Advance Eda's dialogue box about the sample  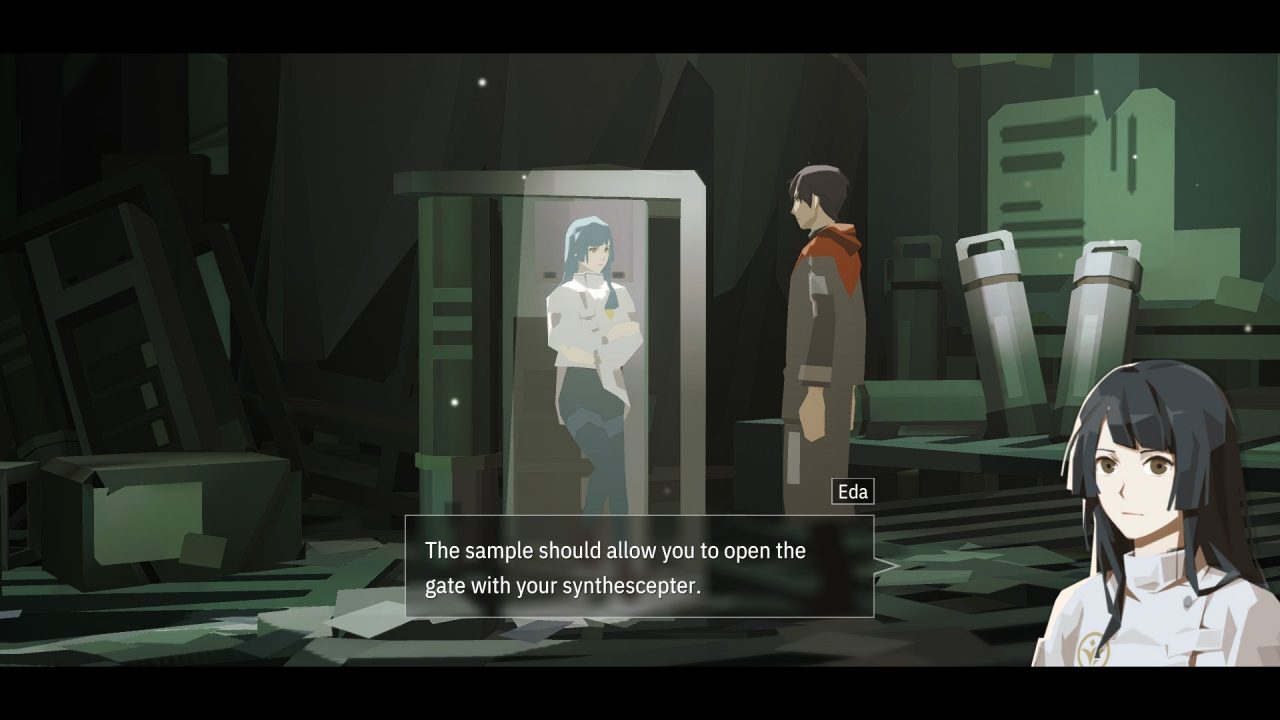pos(639,567)
